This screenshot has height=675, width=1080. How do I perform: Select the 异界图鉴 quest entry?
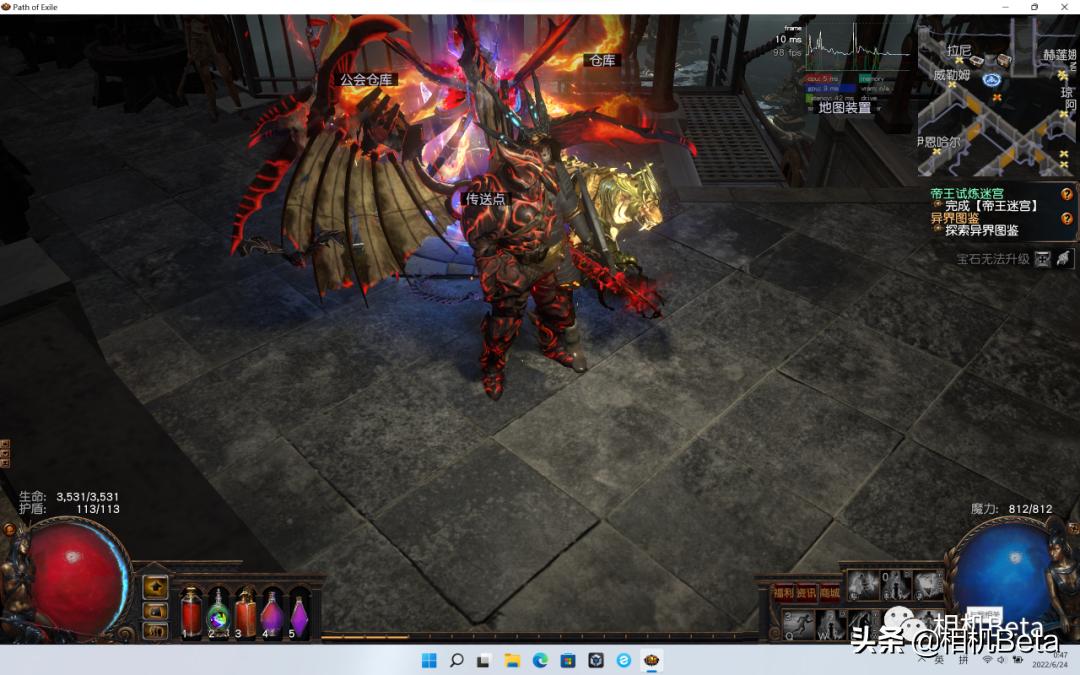(x=954, y=218)
